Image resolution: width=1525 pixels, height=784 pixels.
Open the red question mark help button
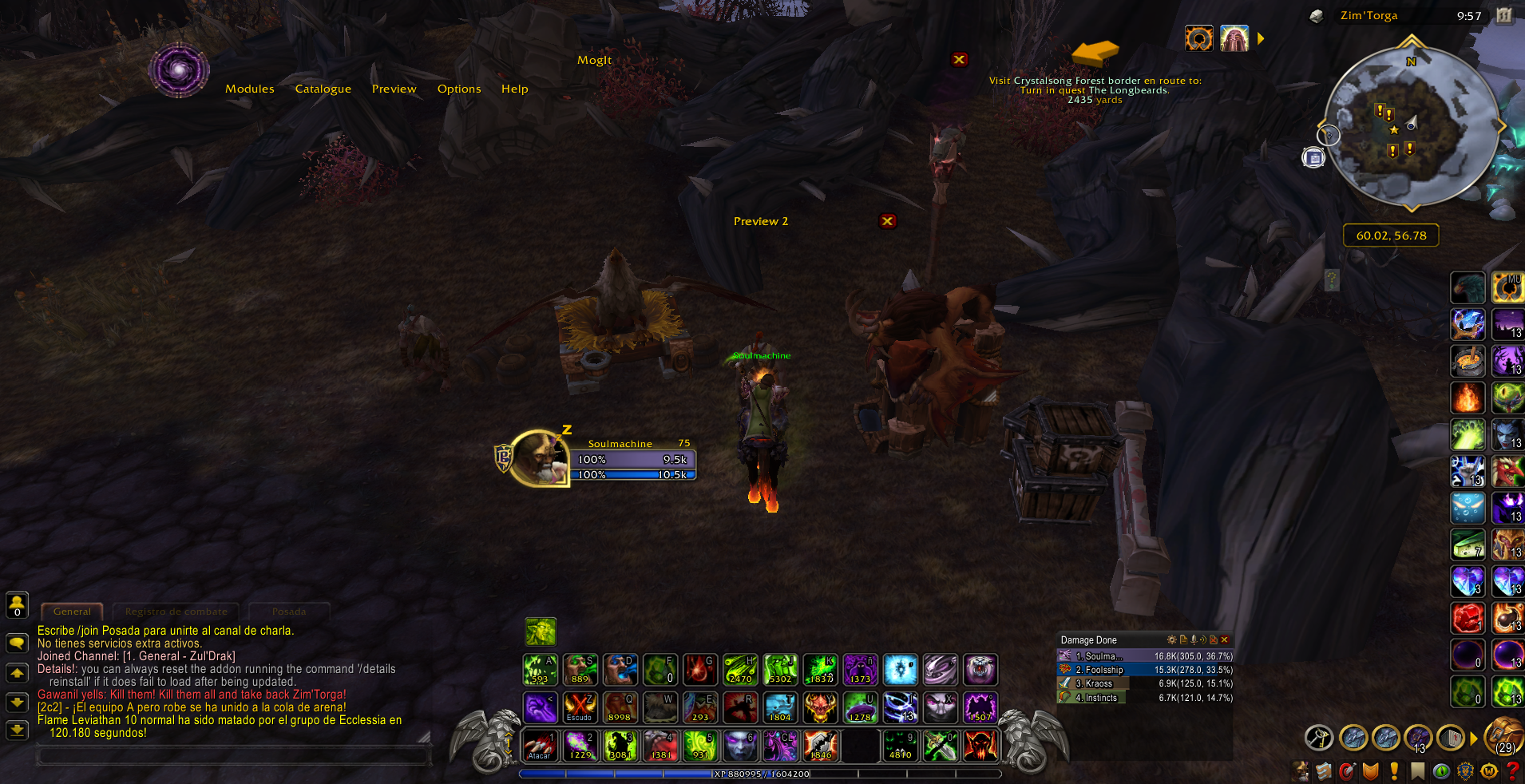coord(1512,771)
